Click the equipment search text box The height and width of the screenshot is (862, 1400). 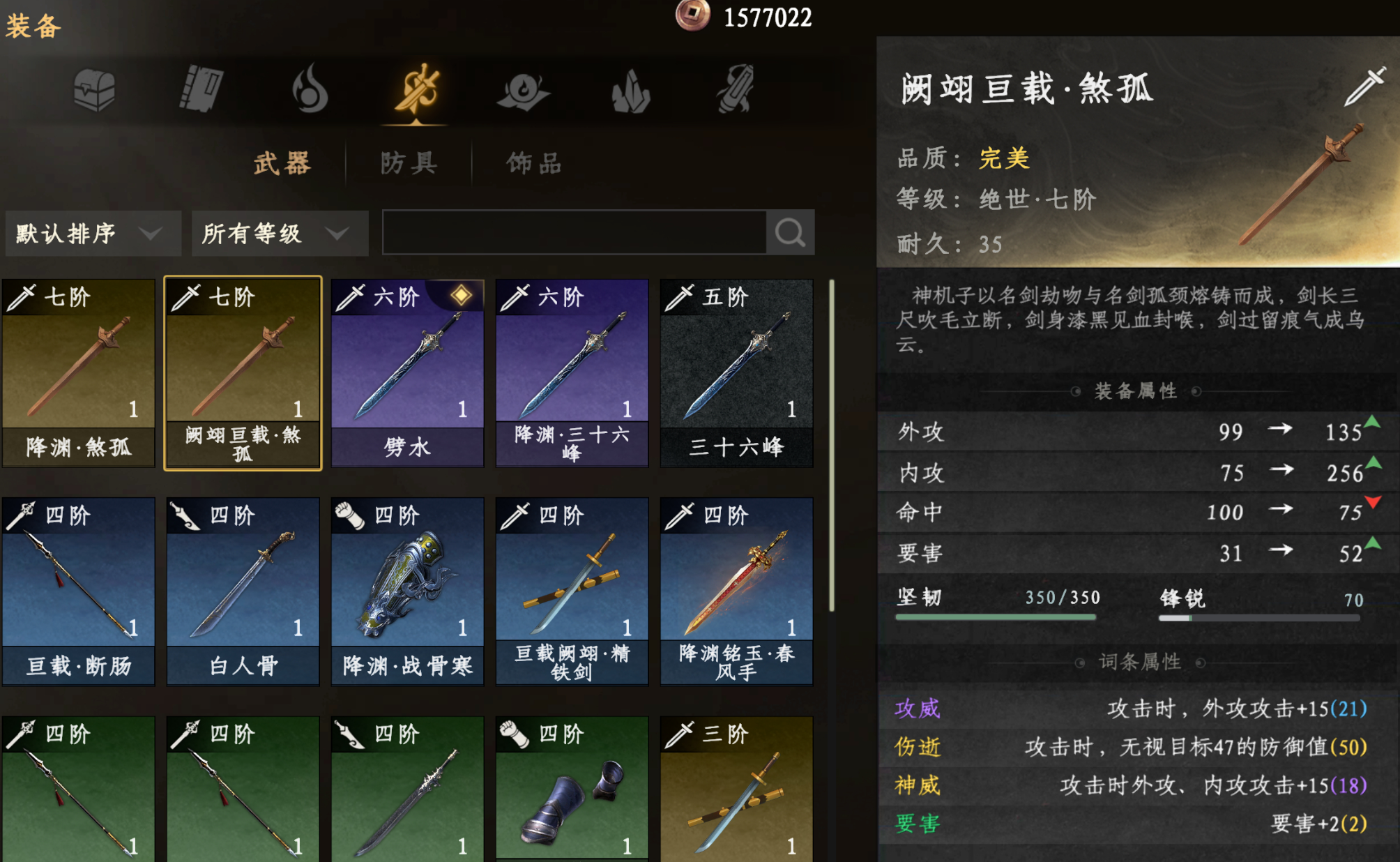(x=574, y=233)
